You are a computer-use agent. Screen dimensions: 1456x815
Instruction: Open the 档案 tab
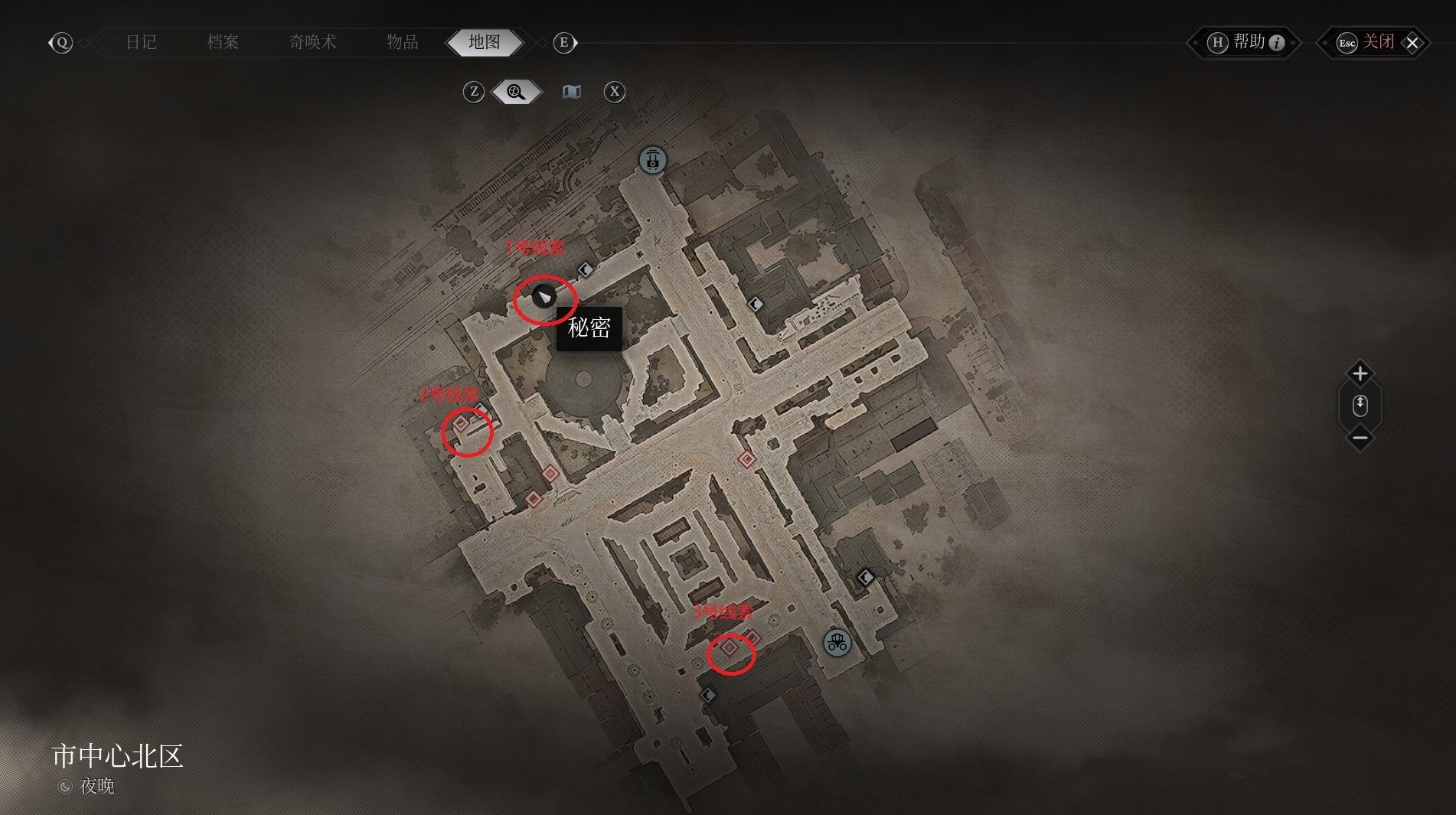[223, 42]
